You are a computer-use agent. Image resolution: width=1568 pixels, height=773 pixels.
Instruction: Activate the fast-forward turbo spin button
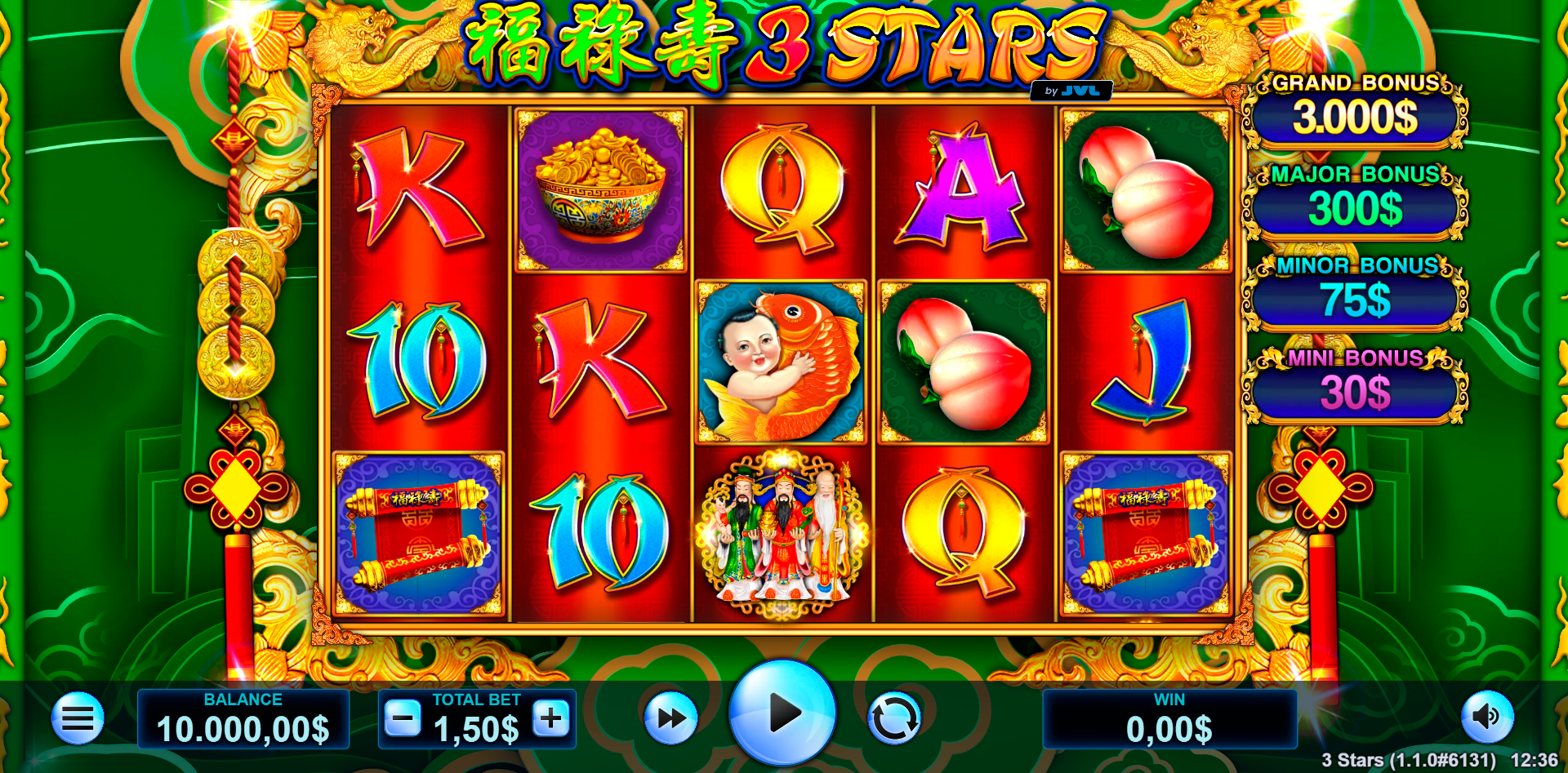coord(670,718)
